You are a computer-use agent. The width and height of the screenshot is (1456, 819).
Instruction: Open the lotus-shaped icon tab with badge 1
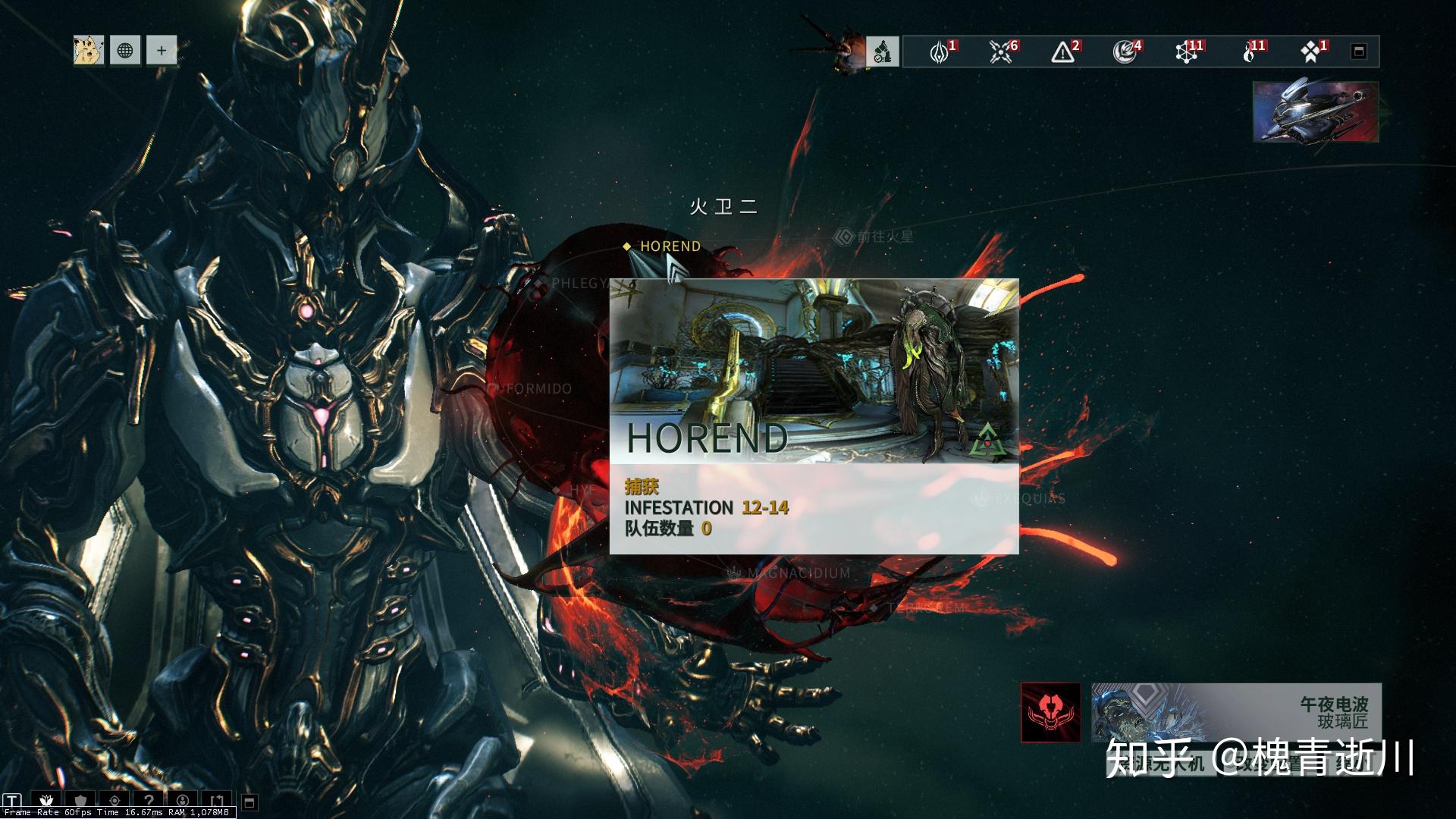click(940, 52)
